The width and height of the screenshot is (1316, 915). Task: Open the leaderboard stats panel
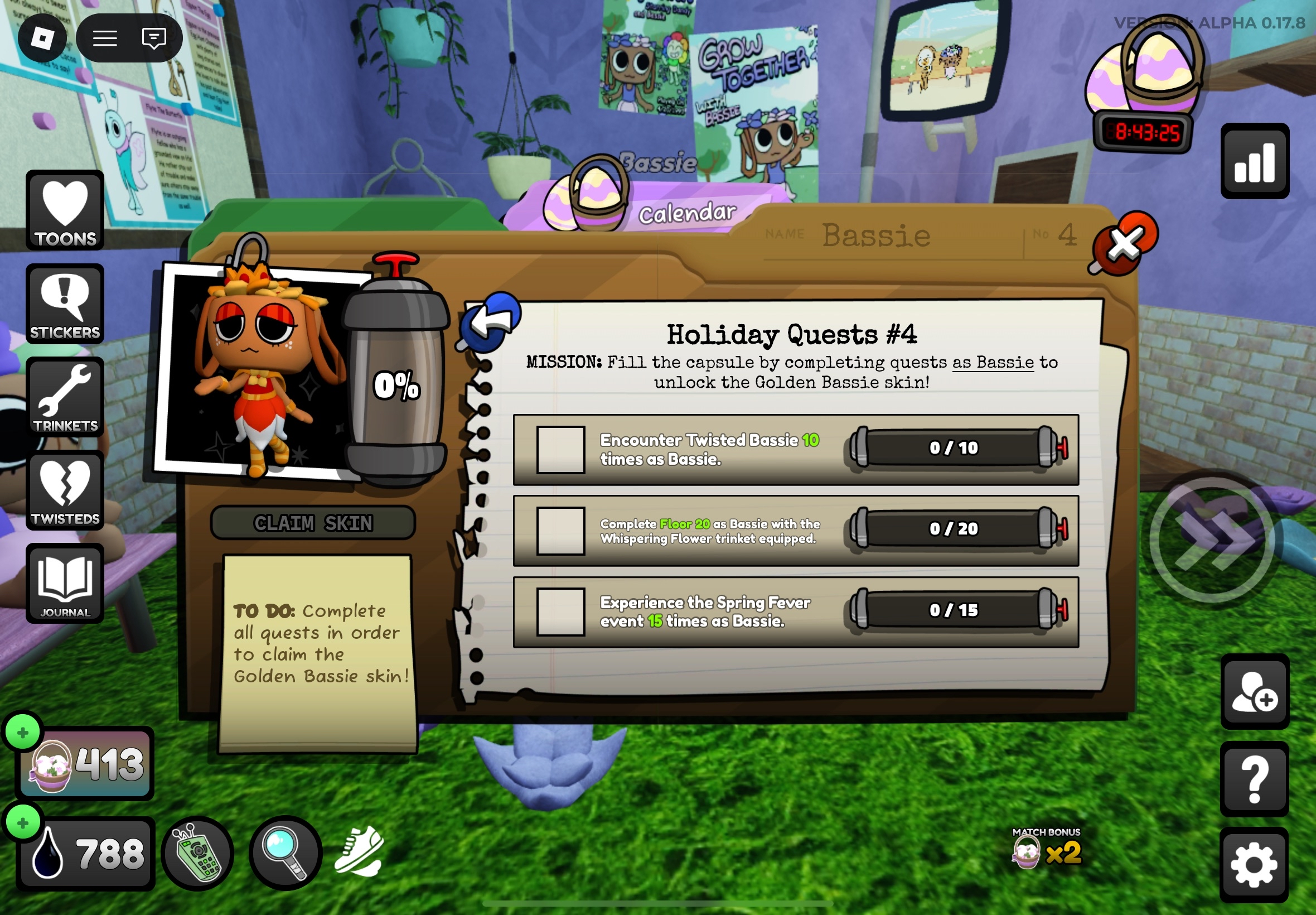coord(1255,161)
